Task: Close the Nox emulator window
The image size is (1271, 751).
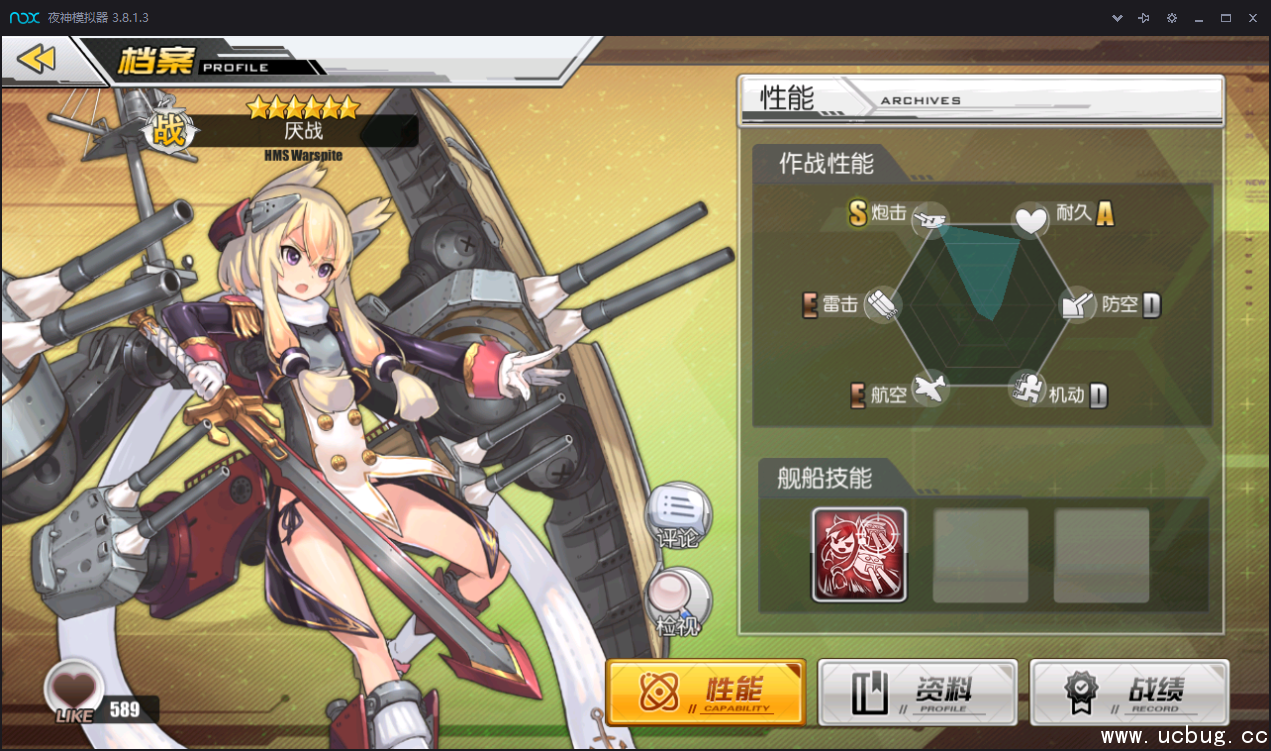Action: [x=1252, y=18]
